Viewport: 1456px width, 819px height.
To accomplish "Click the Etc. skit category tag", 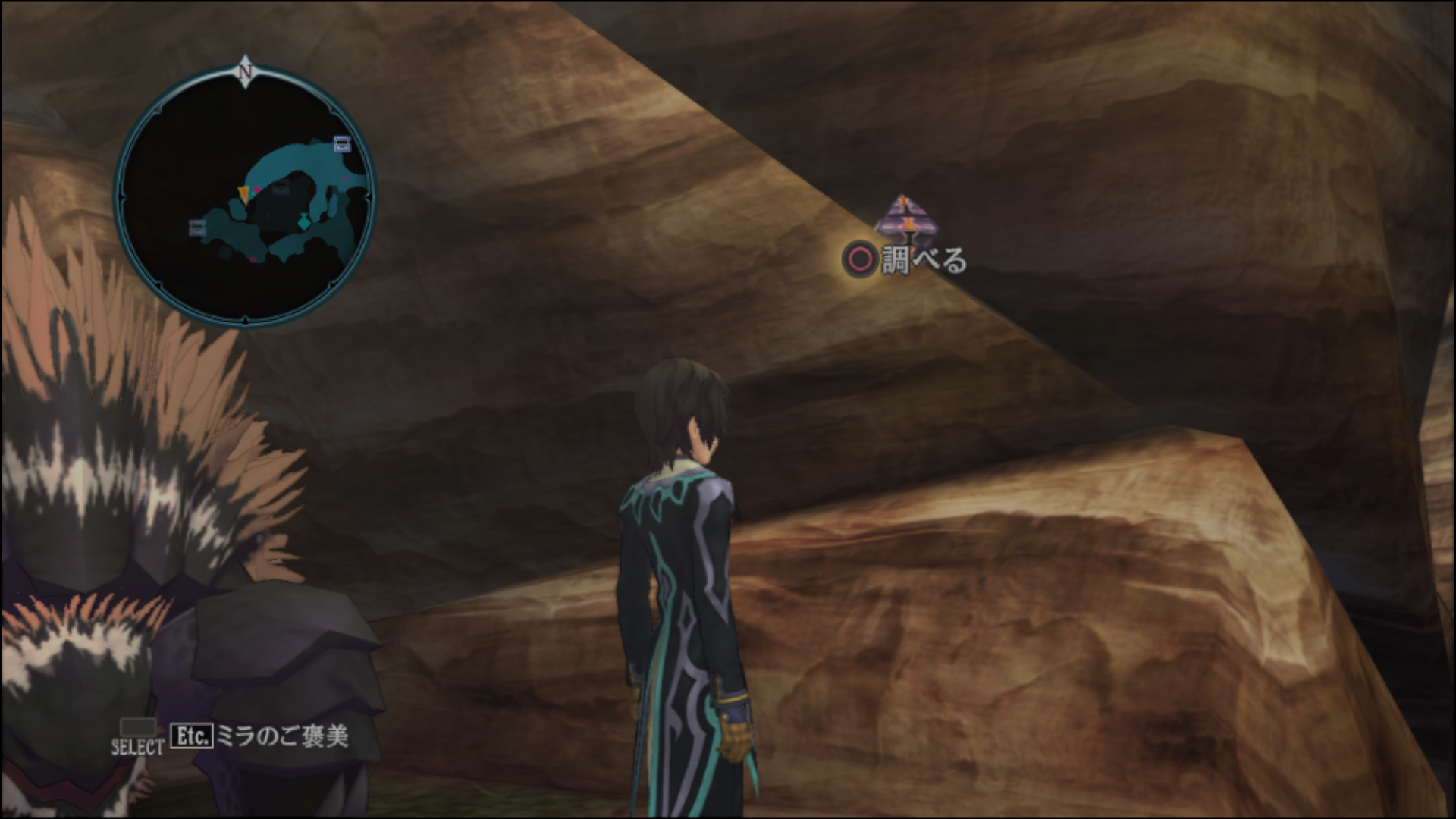I will (191, 736).
